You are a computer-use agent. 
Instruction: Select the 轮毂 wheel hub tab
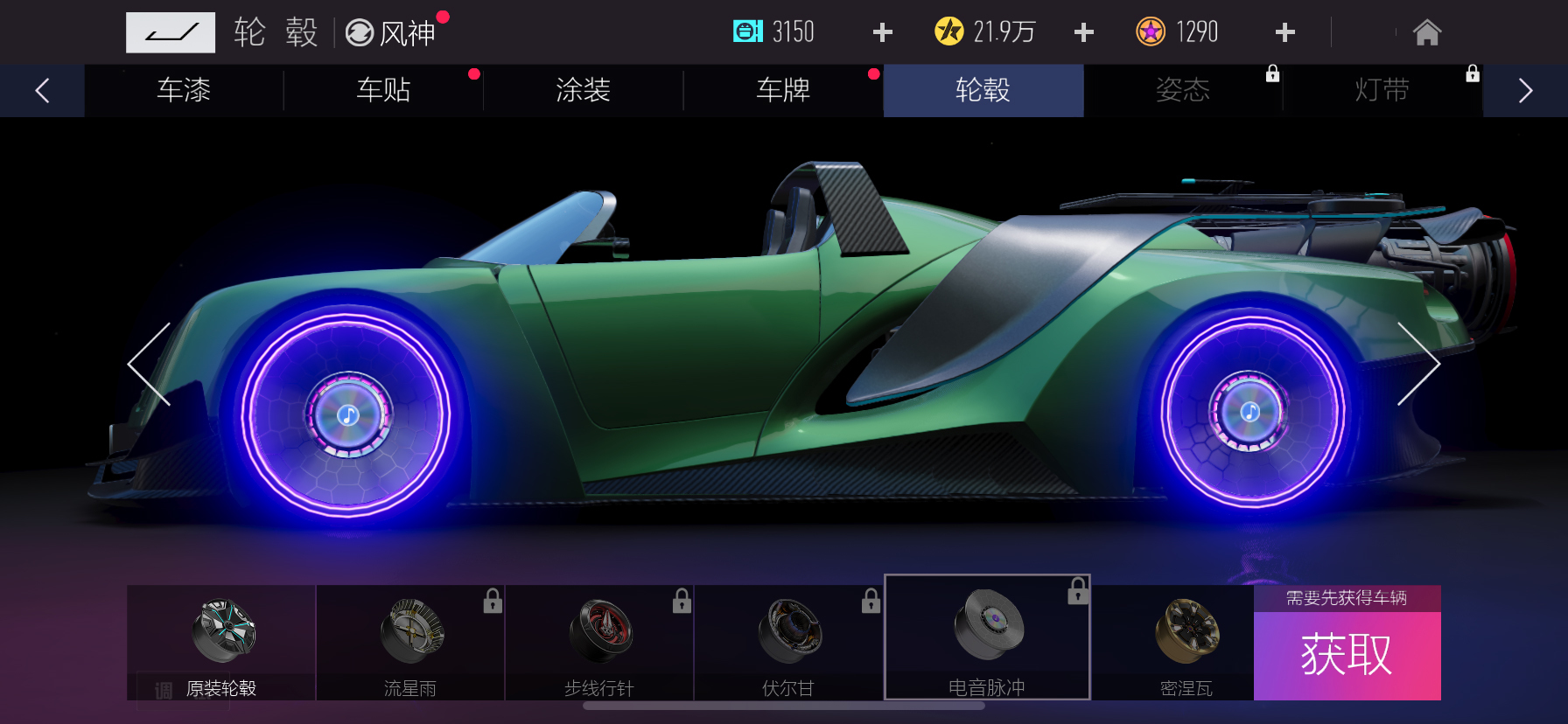pyautogui.click(x=983, y=90)
